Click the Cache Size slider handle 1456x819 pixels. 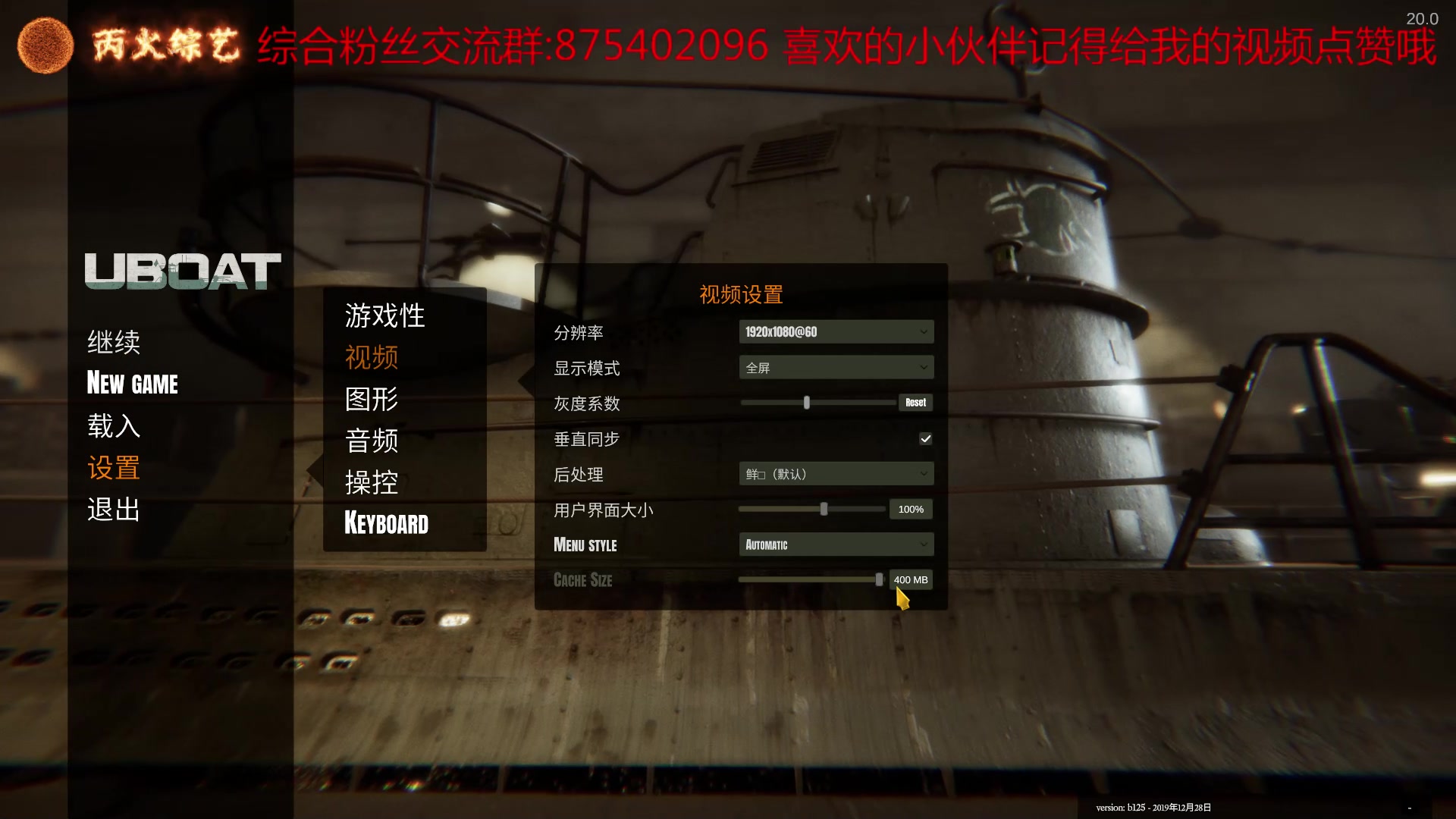(878, 579)
